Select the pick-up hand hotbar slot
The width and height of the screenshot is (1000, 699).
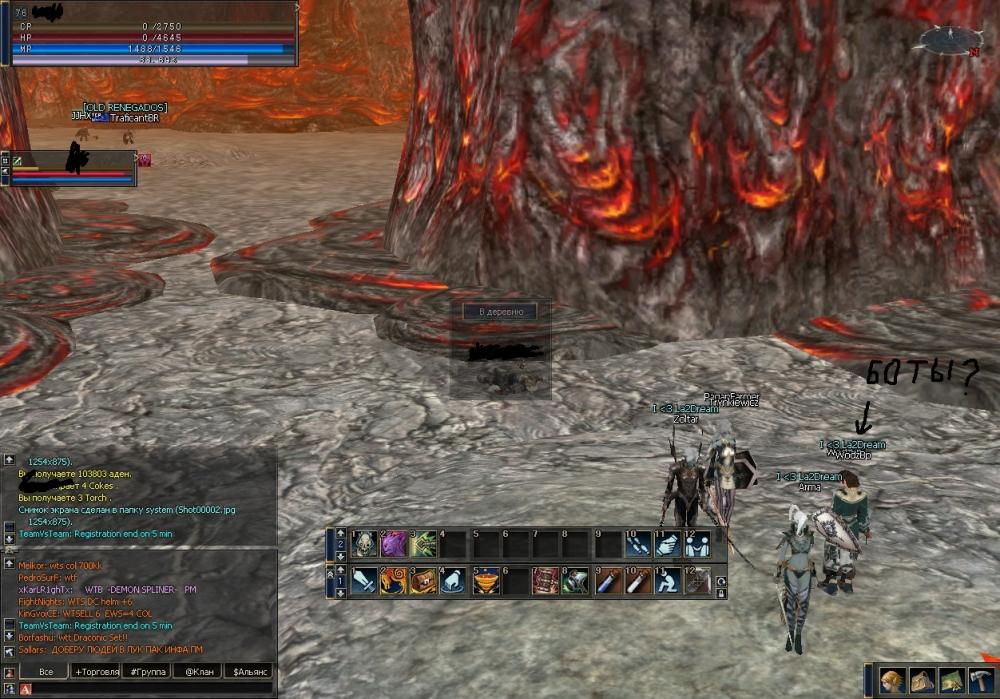click(454, 580)
